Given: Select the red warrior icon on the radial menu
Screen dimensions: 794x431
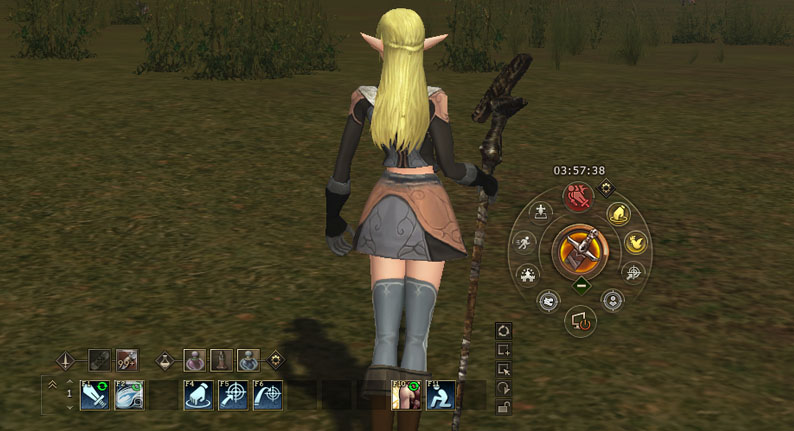Looking at the screenshot, I should [x=577, y=195].
